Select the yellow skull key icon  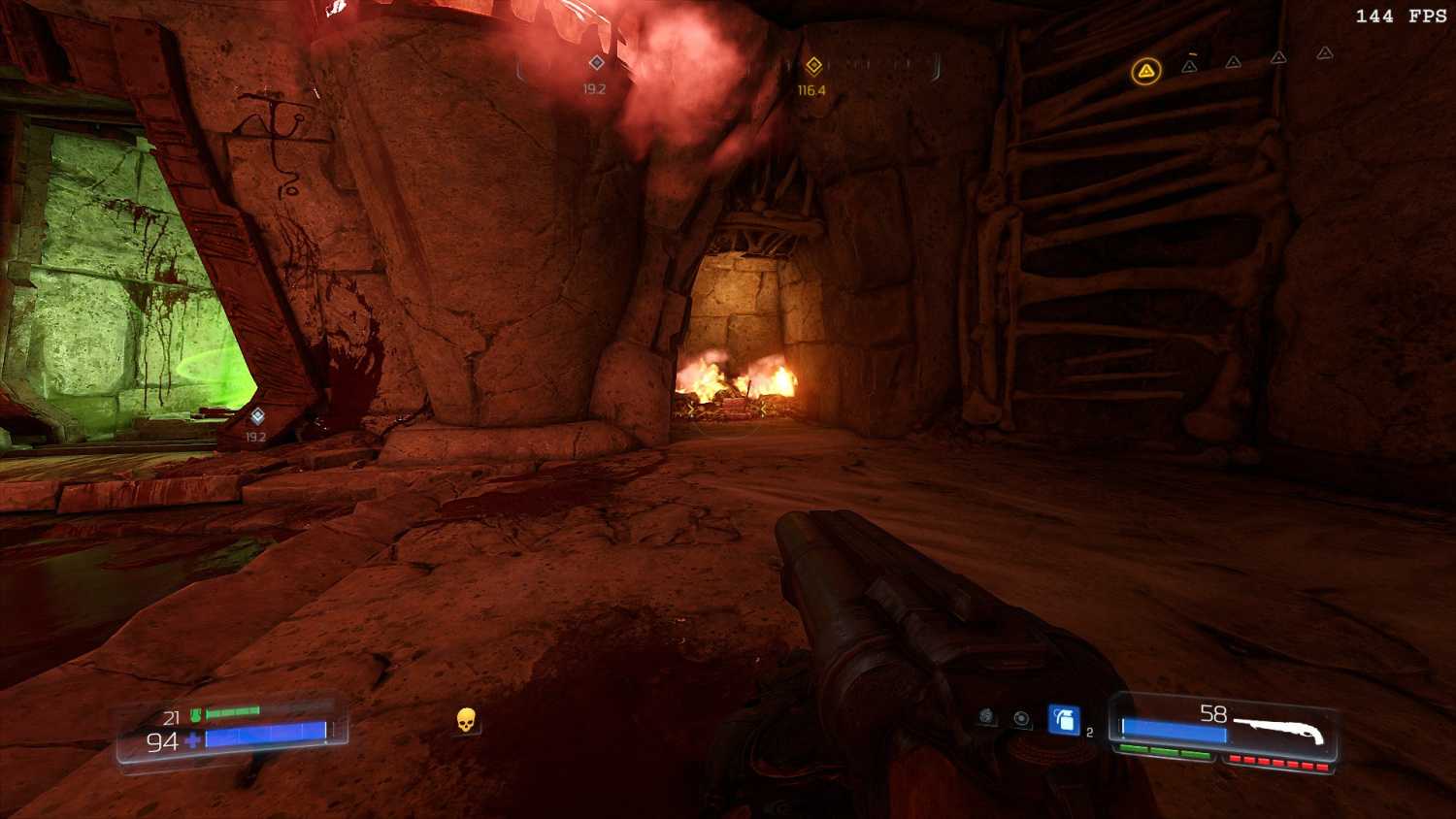(x=466, y=720)
